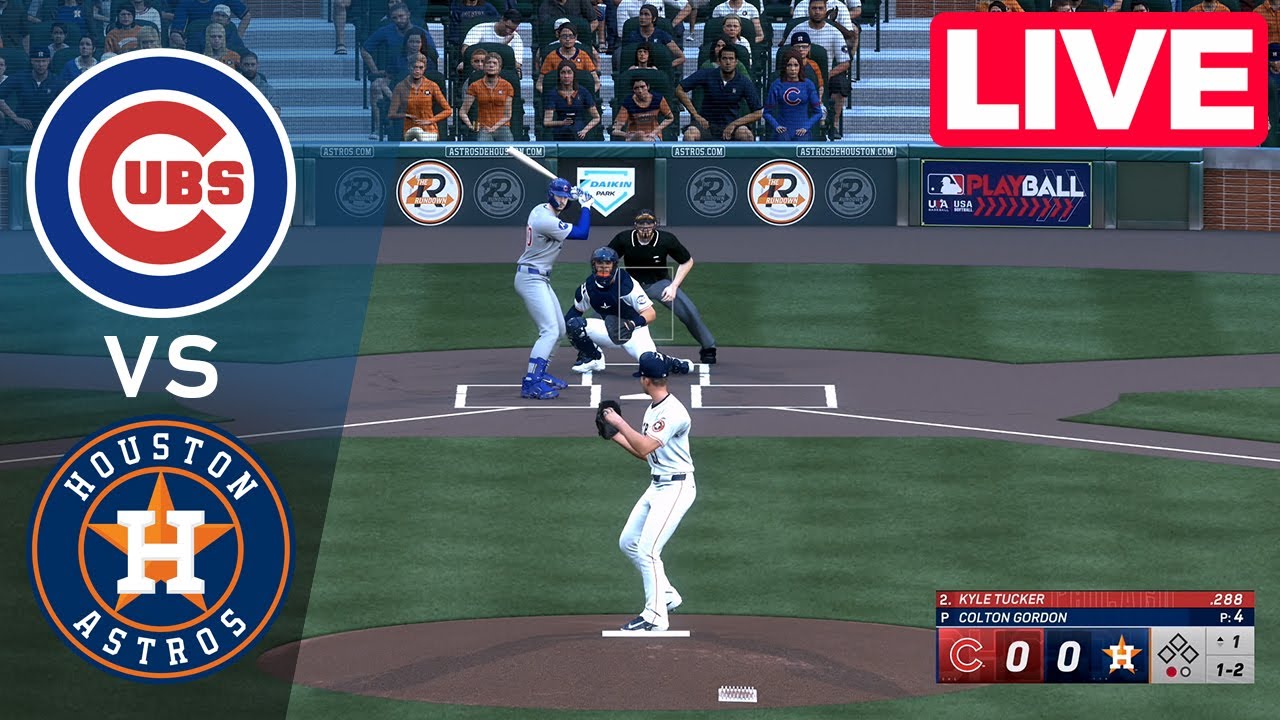Expand the Colton Gordon pitcher info row
The height and width of the screenshot is (720, 1280).
1013,617
